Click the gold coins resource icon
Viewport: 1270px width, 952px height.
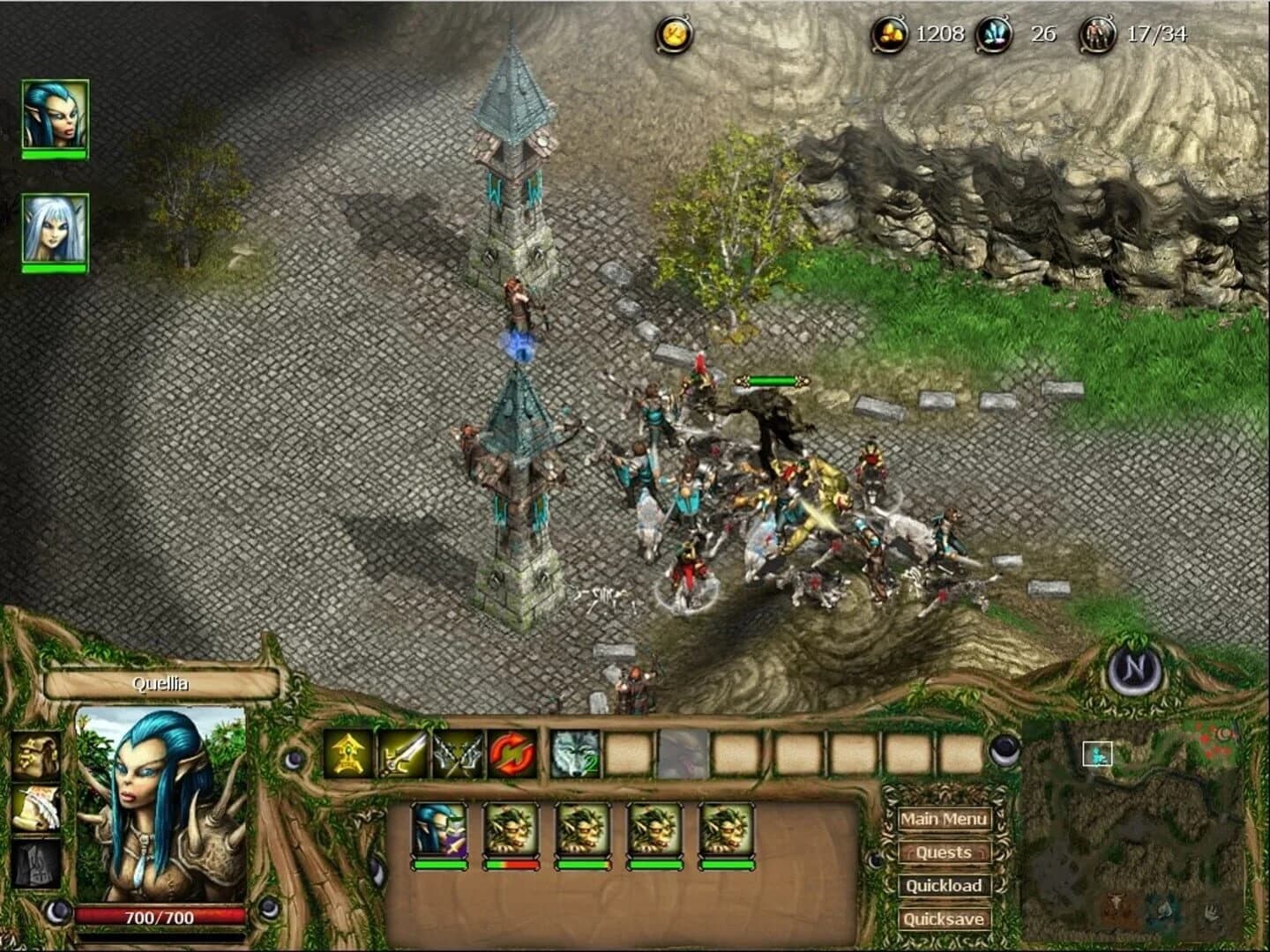coord(890,33)
